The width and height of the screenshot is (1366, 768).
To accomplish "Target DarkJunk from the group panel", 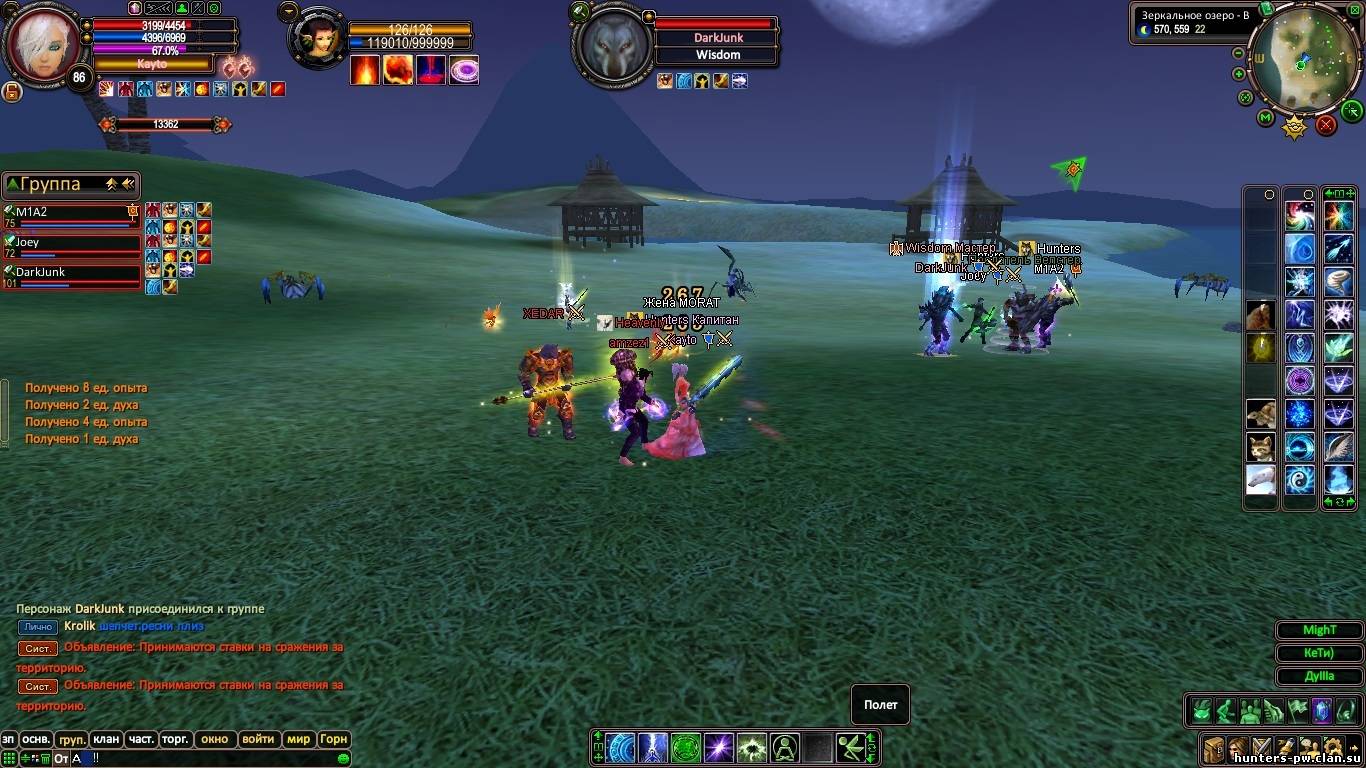I will tap(70, 273).
